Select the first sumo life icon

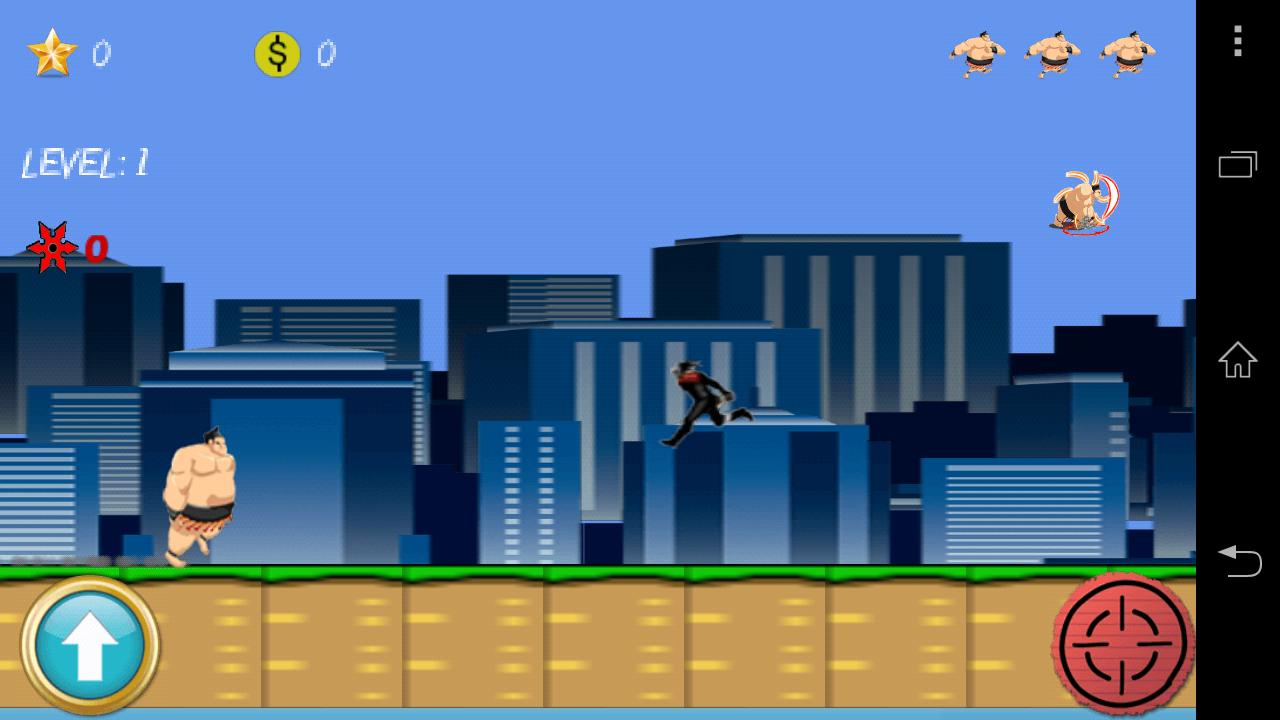point(977,55)
